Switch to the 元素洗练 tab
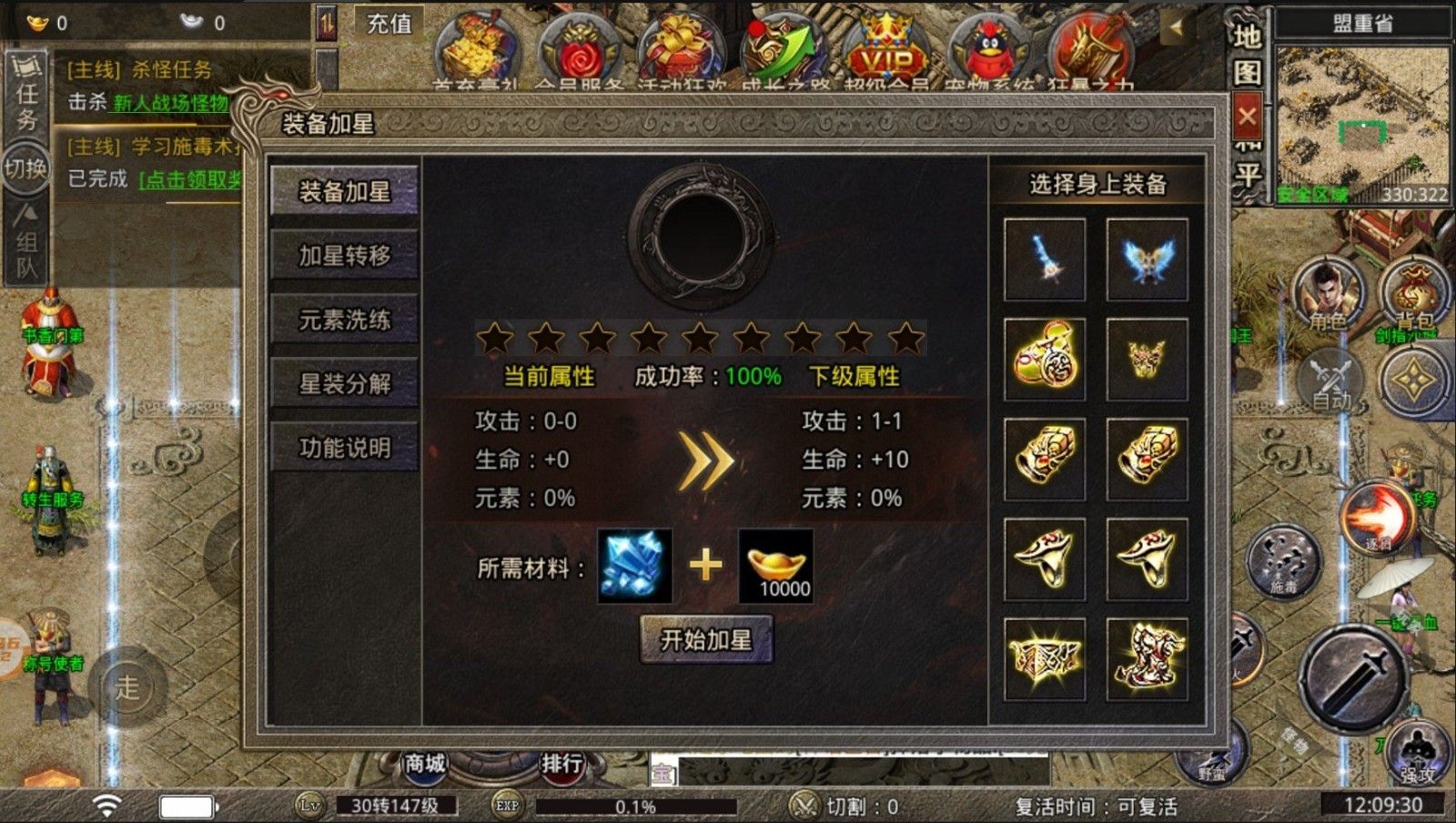1456x823 pixels. [344, 320]
